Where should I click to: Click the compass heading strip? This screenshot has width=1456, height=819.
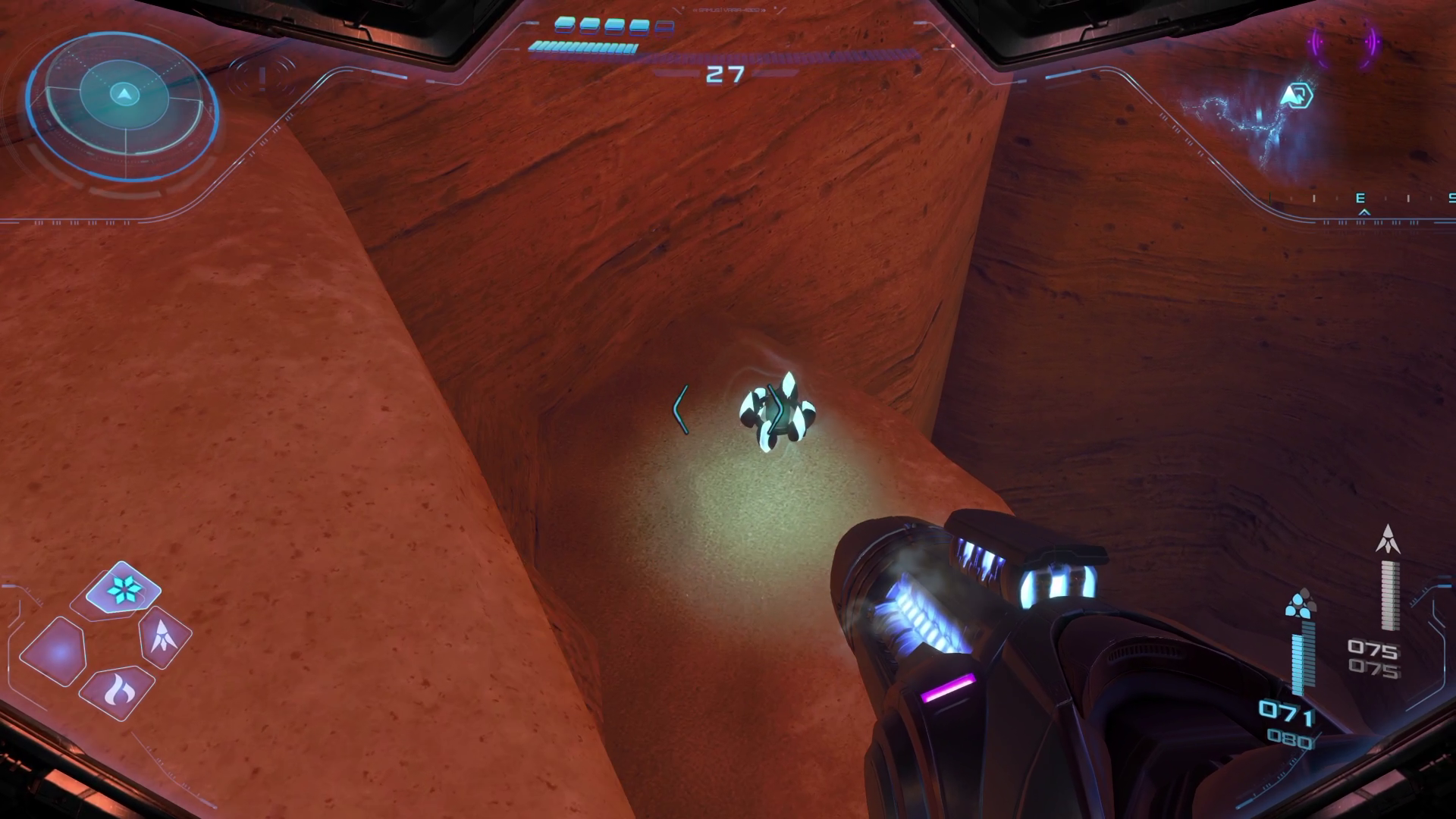1362,199
